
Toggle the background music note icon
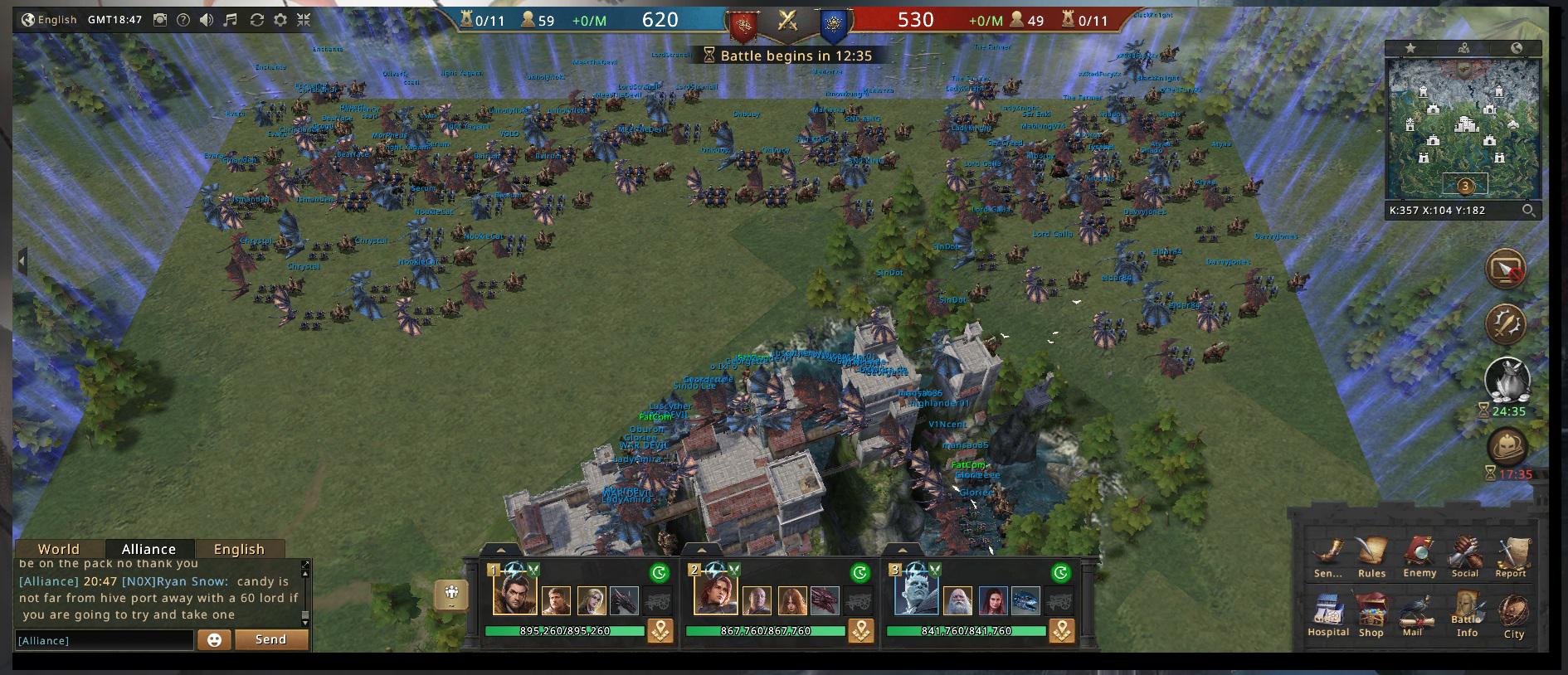click(x=231, y=20)
